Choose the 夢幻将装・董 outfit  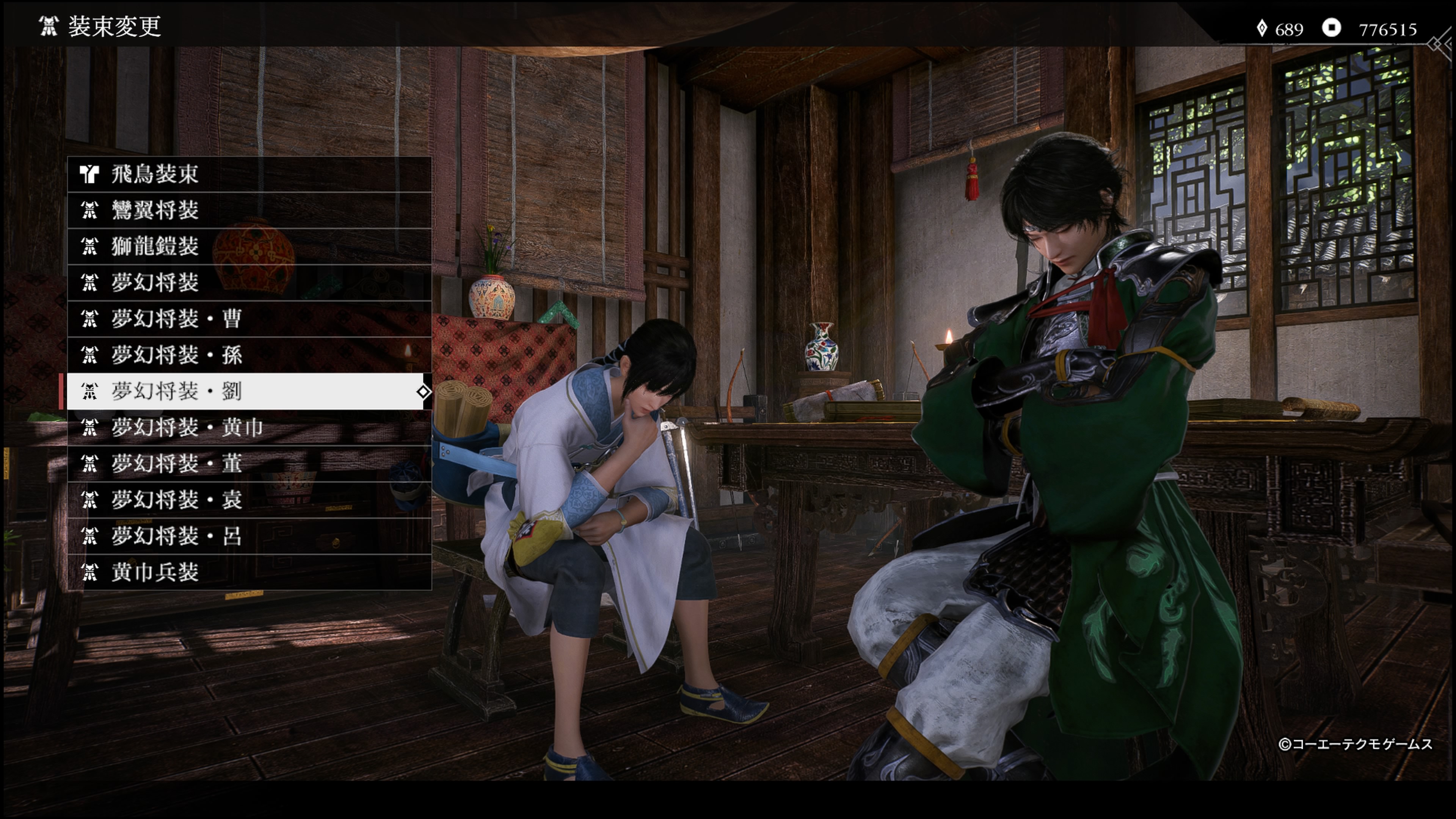[249, 463]
